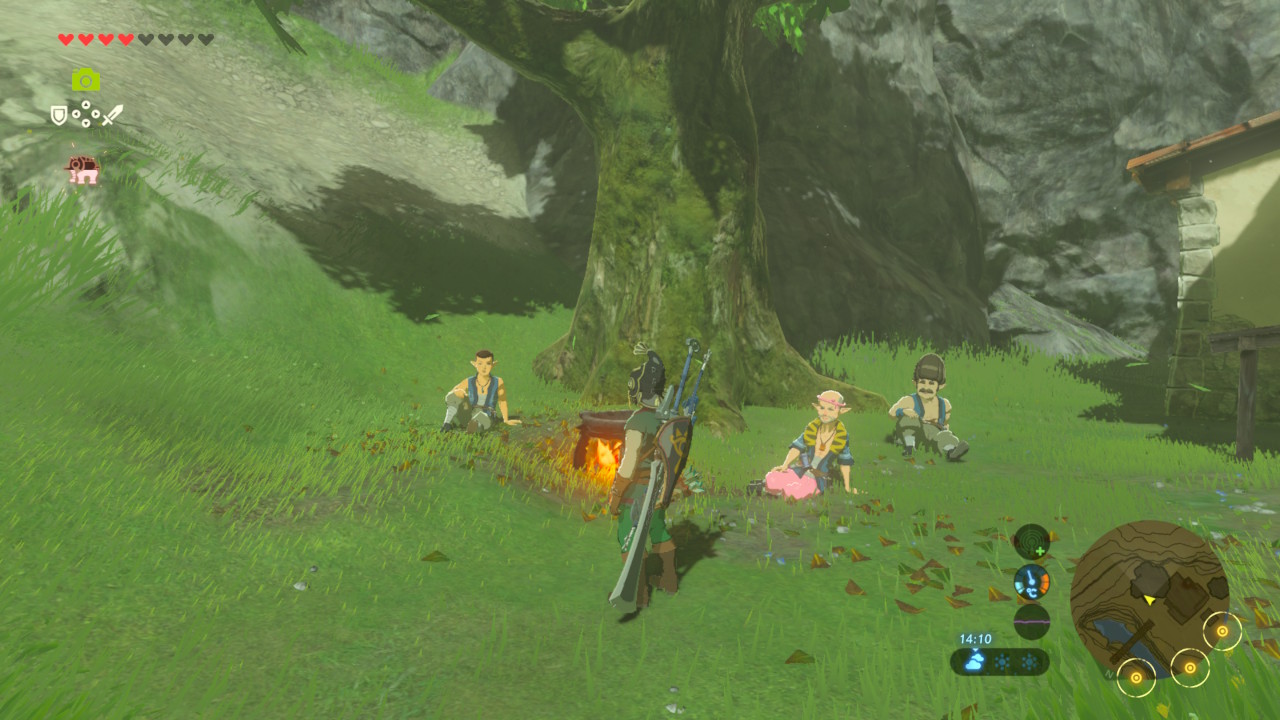
Task: Activate the Sheikah Sensor radar icon
Action: (x=1031, y=541)
